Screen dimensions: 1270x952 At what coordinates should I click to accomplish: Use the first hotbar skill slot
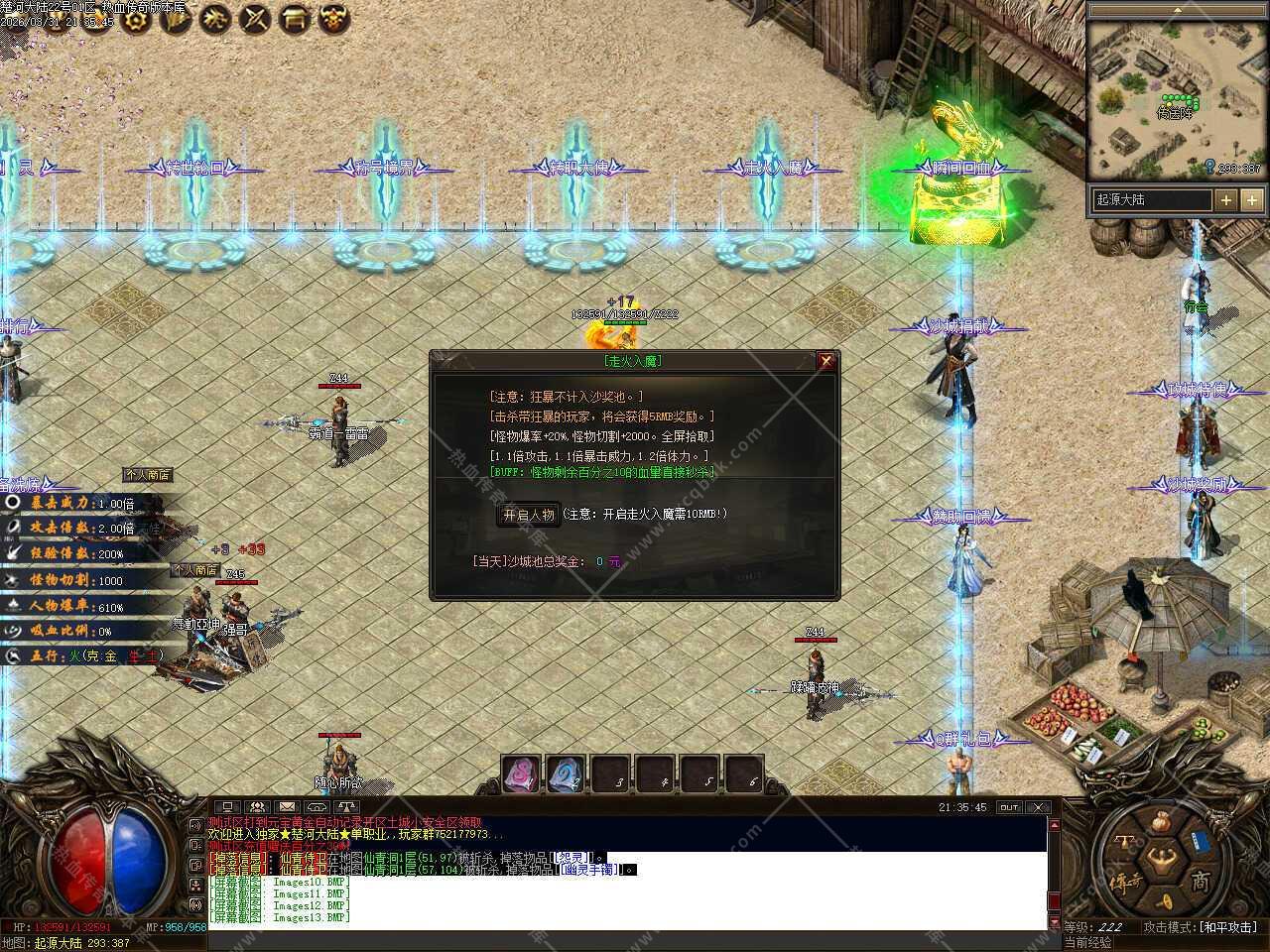520,774
